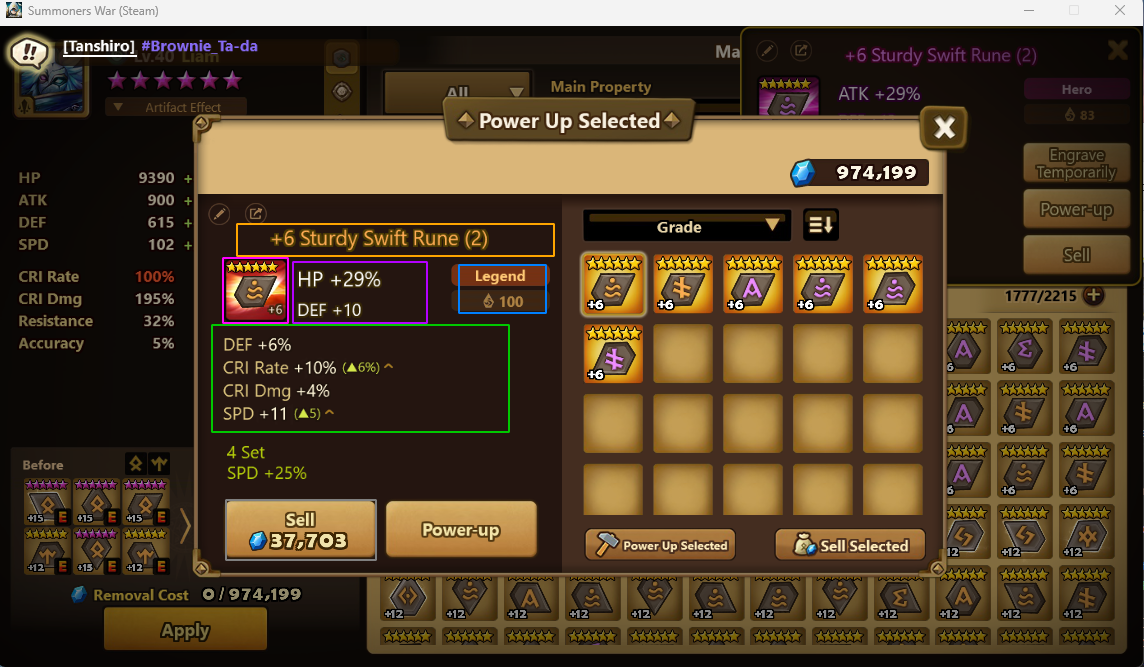Choose the Sell Selected button
This screenshot has width=1144, height=667.
coord(849,545)
